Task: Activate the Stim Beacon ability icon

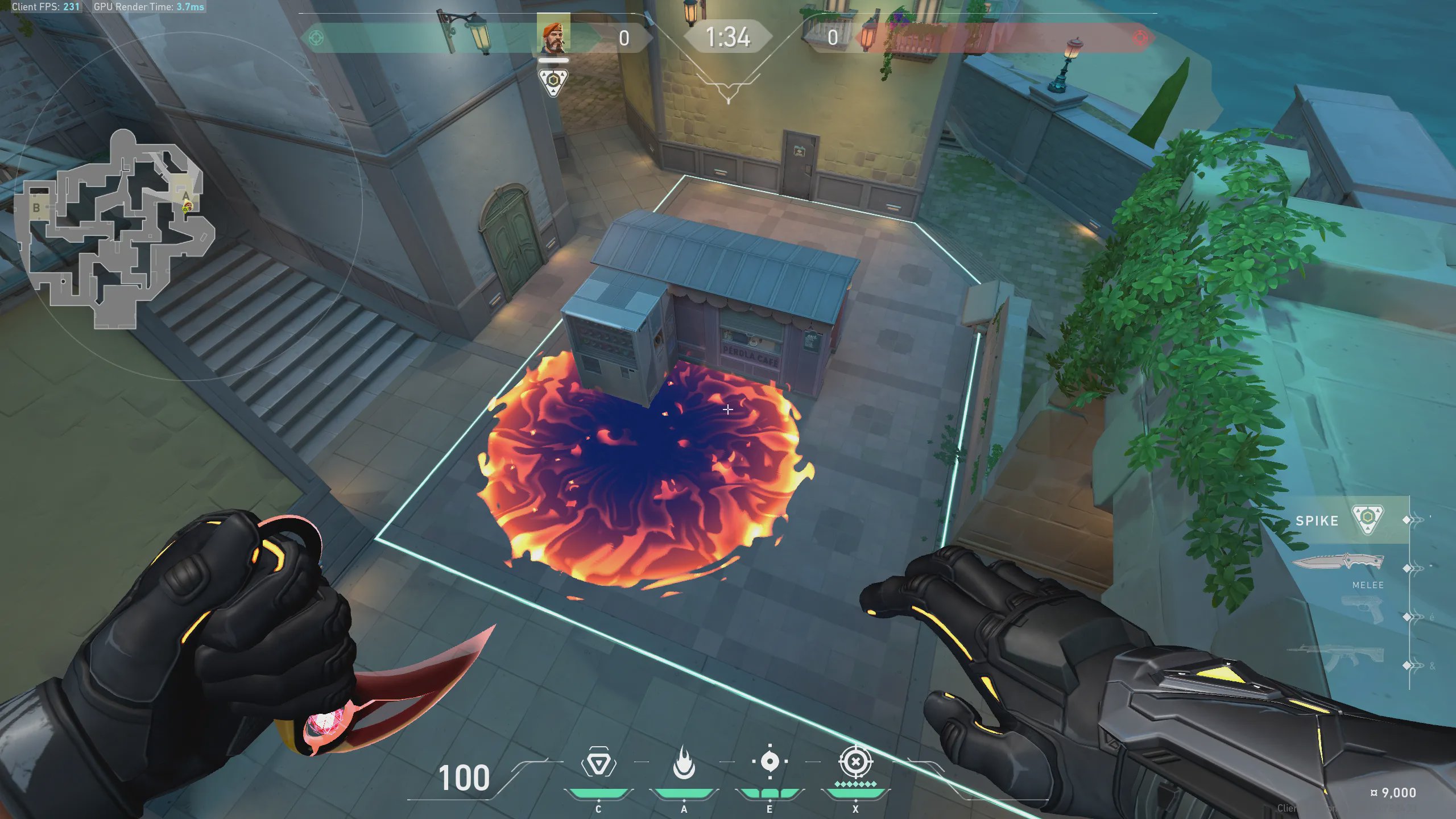Action: click(x=598, y=763)
